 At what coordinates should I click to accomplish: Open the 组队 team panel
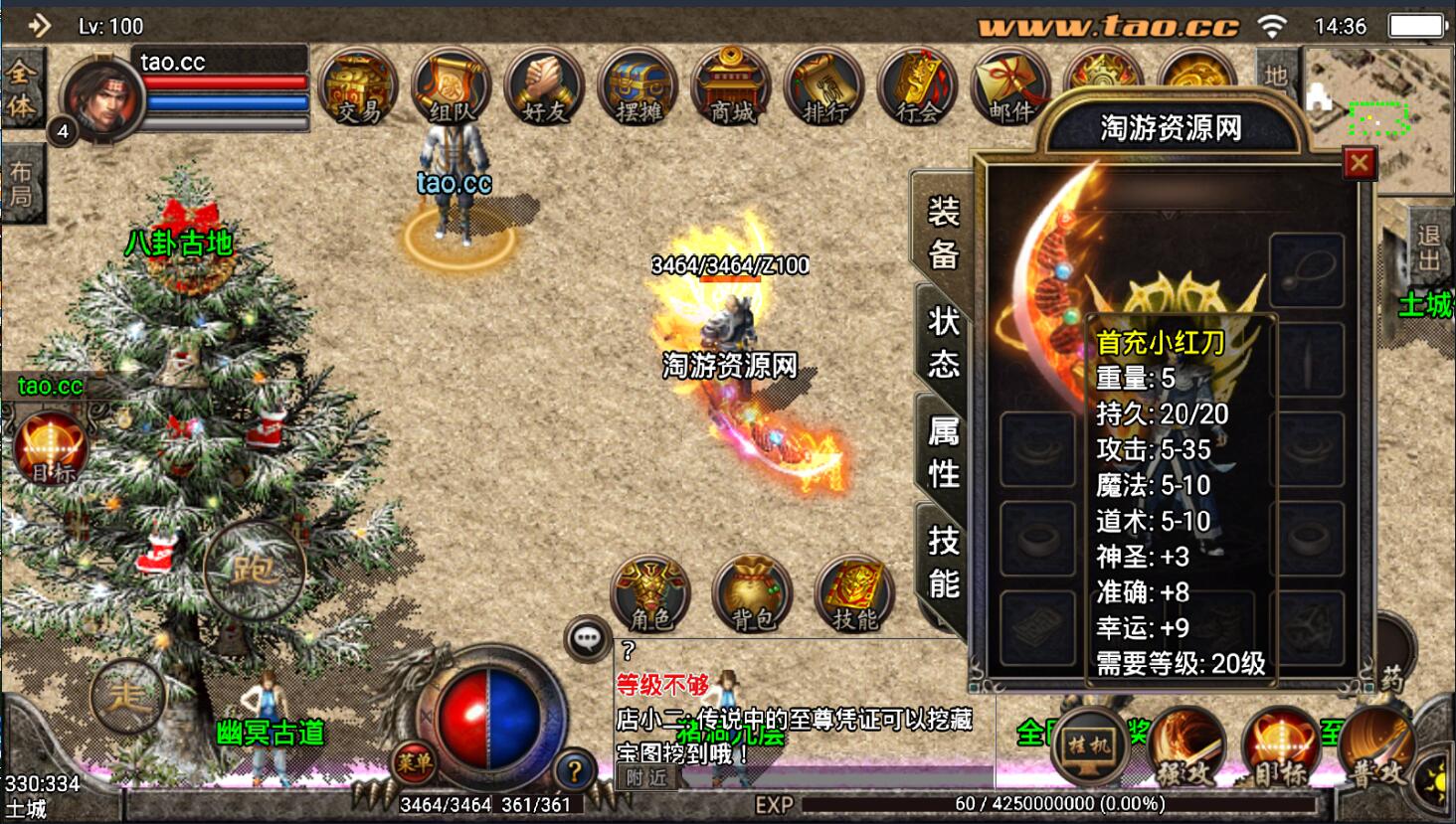pos(452,87)
